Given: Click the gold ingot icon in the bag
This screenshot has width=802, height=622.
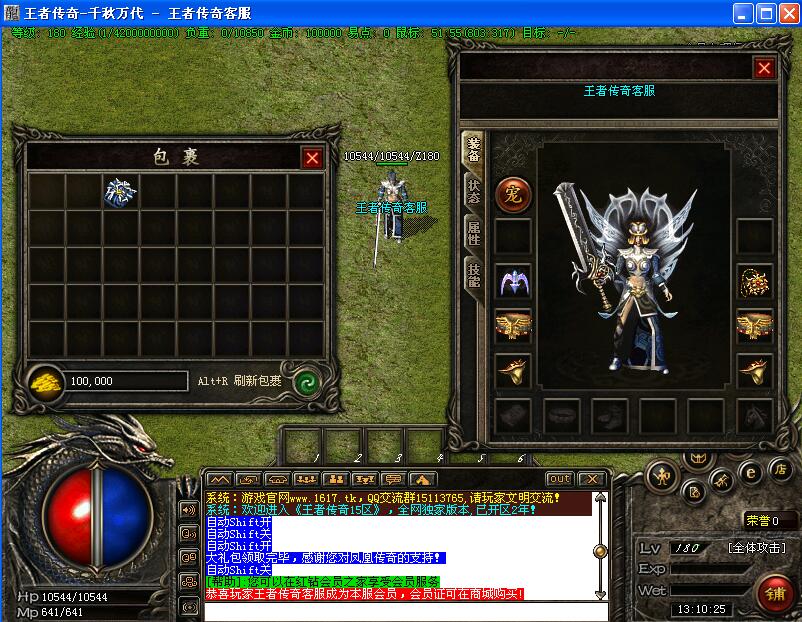Looking at the screenshot, I should coord(43,381).
